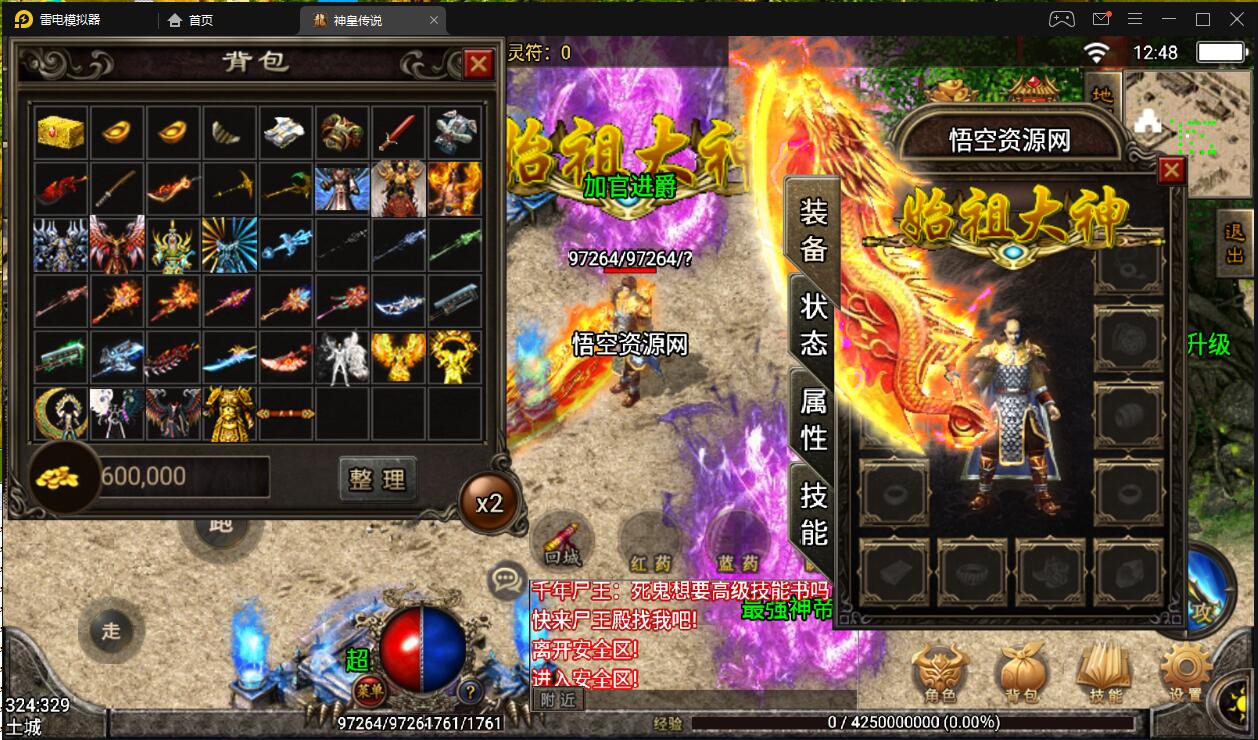Image resolution: width=1258 pixels, height=740 pixels.
Task: Select the golden treasure chest item
Action: click(61, 132)
